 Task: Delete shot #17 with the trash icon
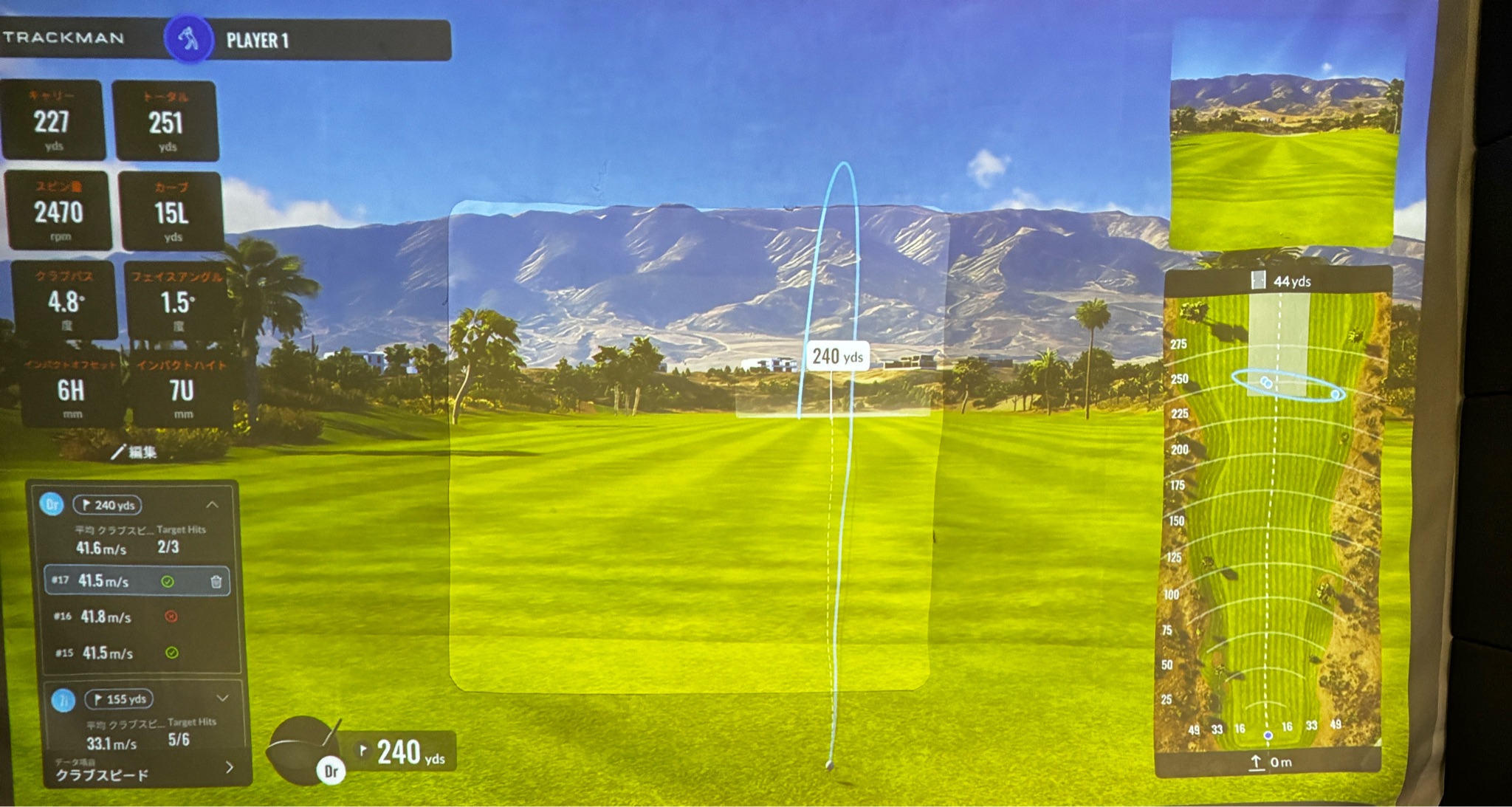pyautogui.click(x=216, y=582)
